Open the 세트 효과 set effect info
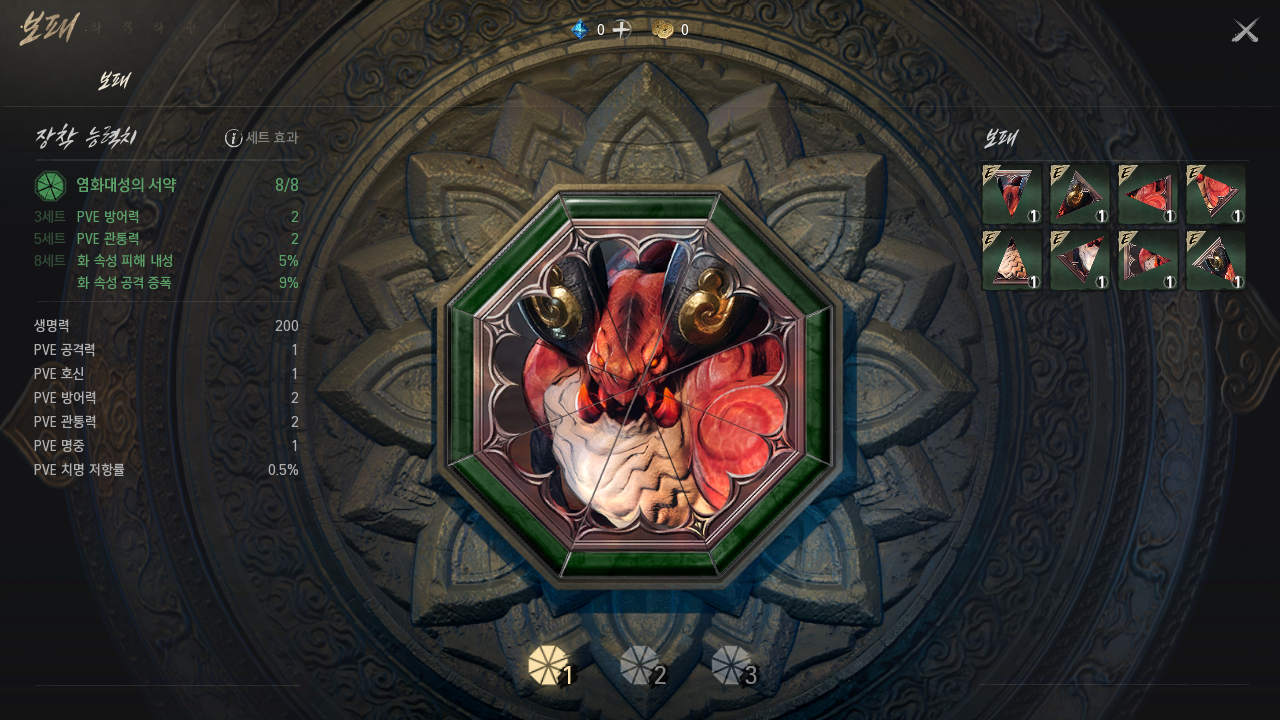This screenshot has height=720, width=1280. (262, 138)
